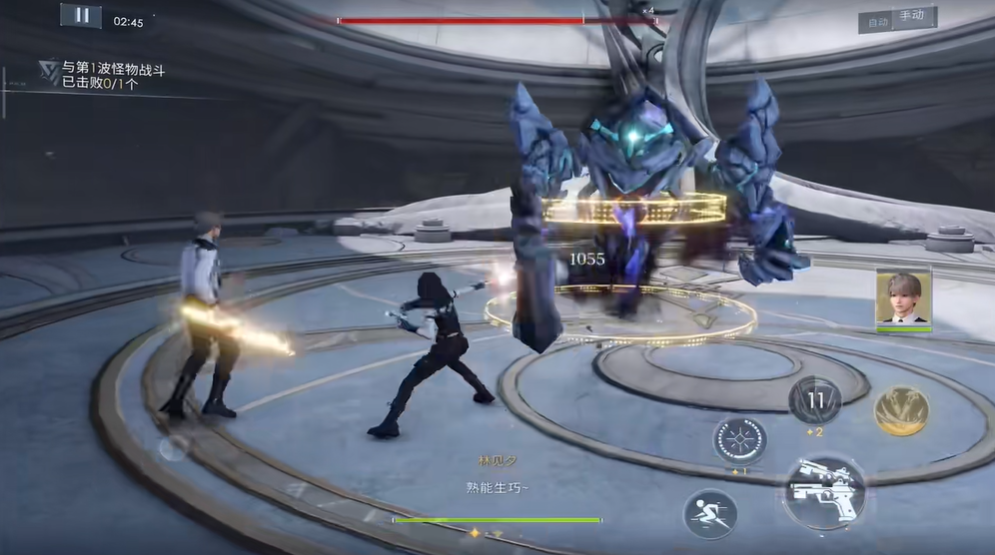Select the companion character portrait
The height and width of the screenshot is (555, 995).
click(x=904, y=297)
